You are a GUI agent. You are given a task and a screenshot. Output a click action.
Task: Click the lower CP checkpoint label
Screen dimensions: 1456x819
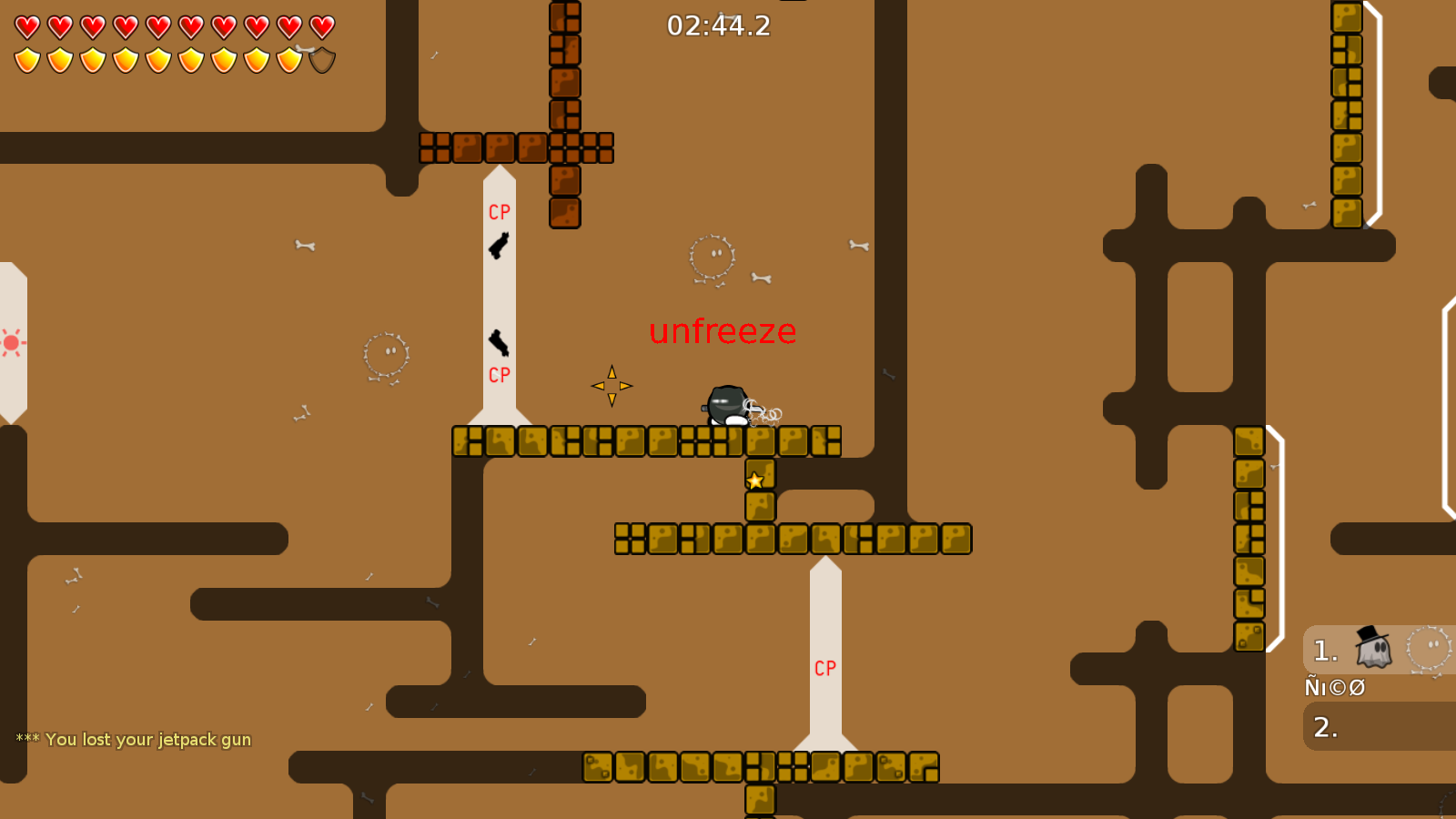coord(499,373)
